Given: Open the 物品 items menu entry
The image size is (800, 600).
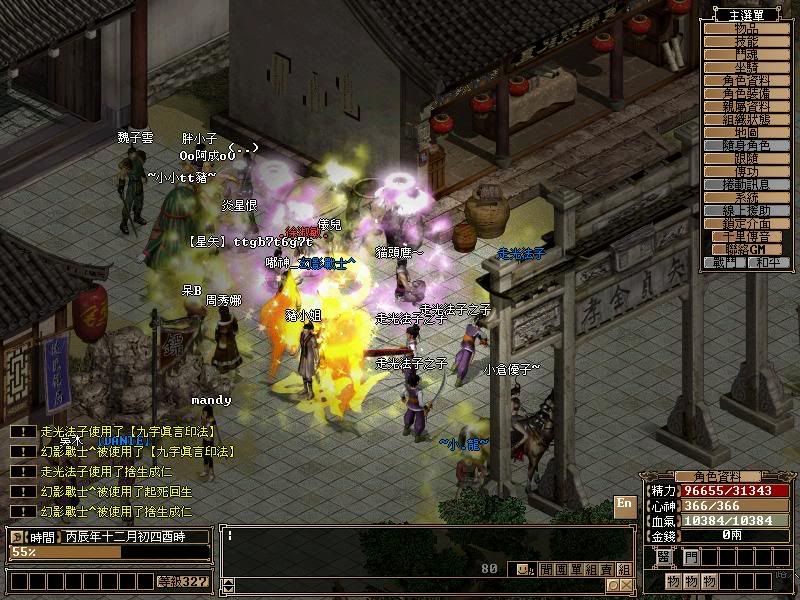Looking at the screenshot, I should [x=746, y=29].
